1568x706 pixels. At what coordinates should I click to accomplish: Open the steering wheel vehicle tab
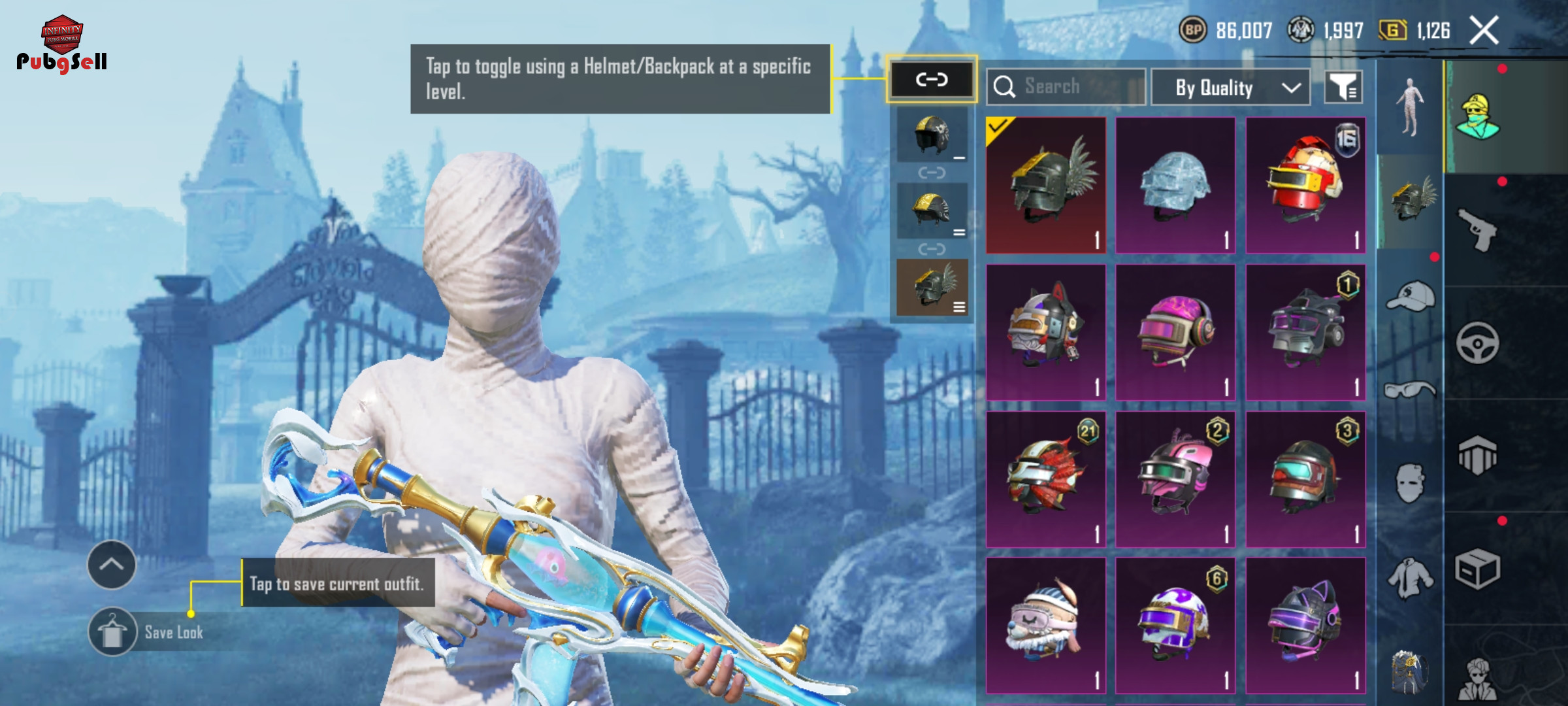(x=1478, y=343)
